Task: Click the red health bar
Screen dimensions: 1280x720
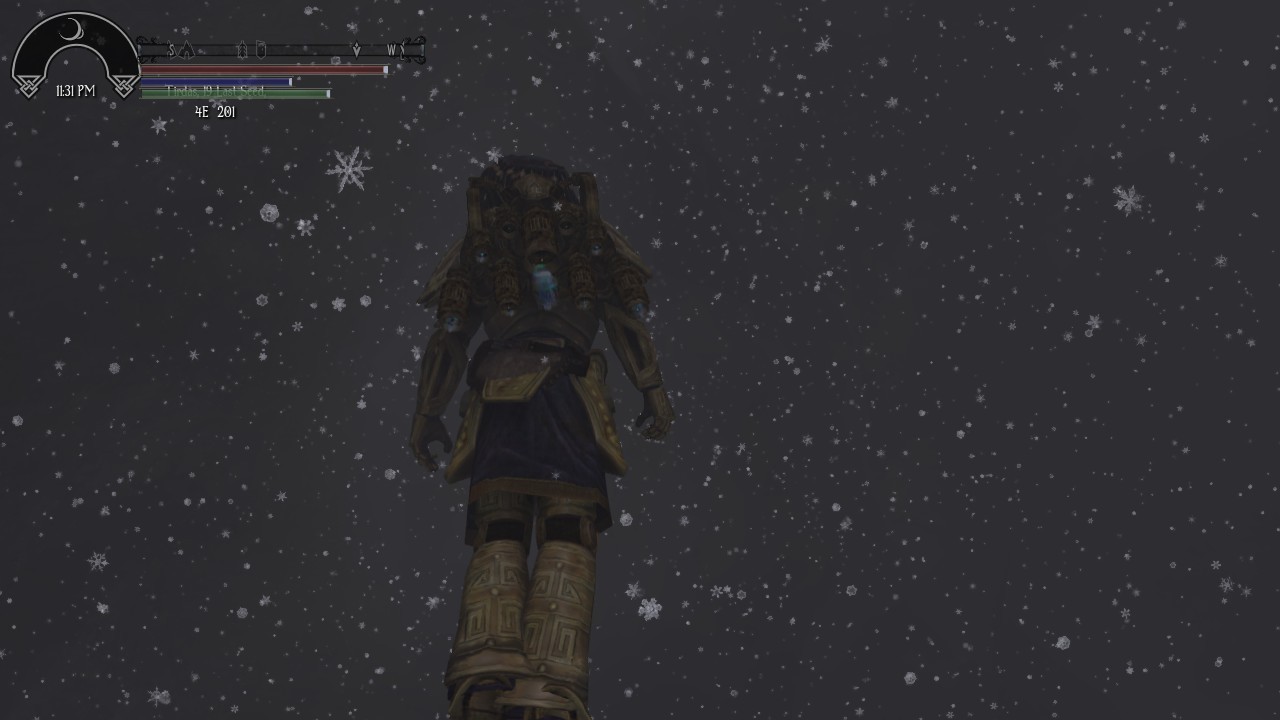Action: click(x=260, y=70)
